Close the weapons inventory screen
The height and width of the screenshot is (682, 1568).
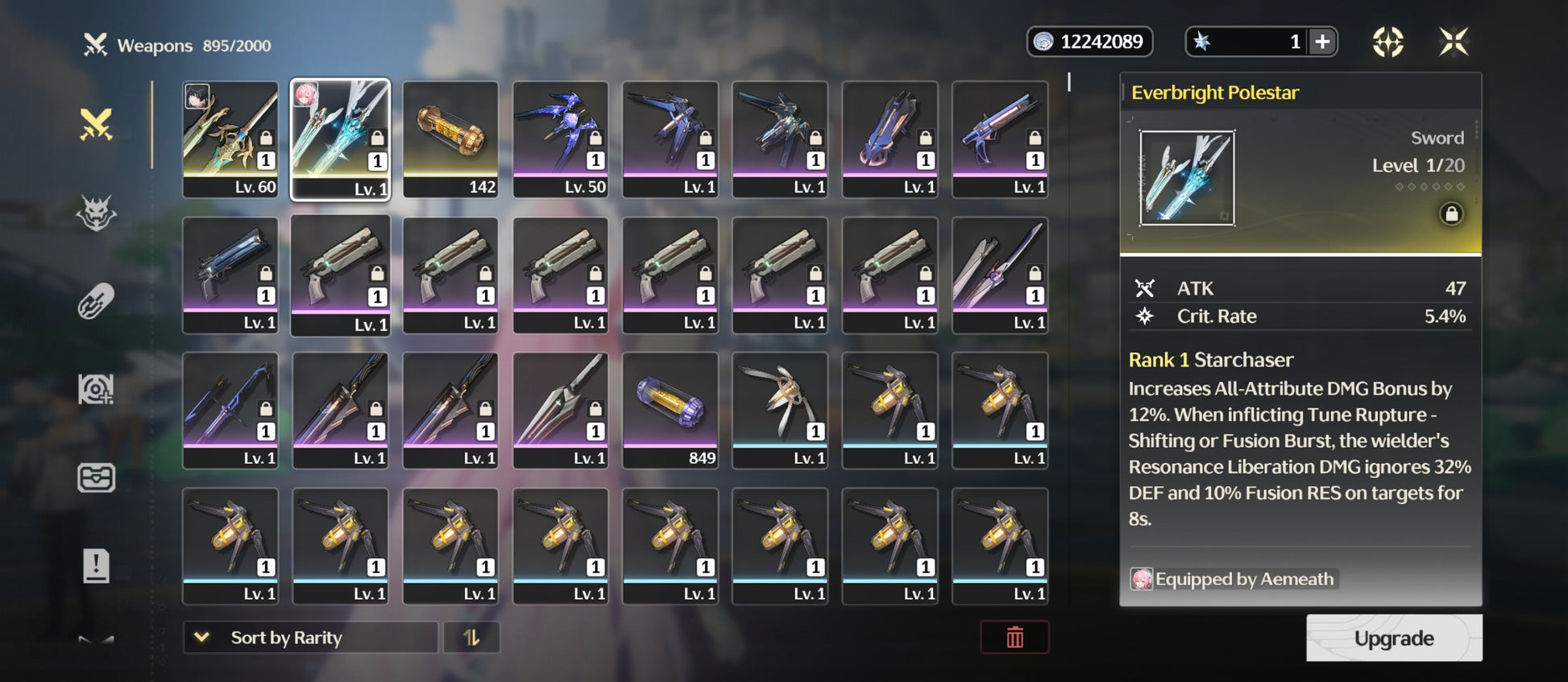tap(1454, 42)
